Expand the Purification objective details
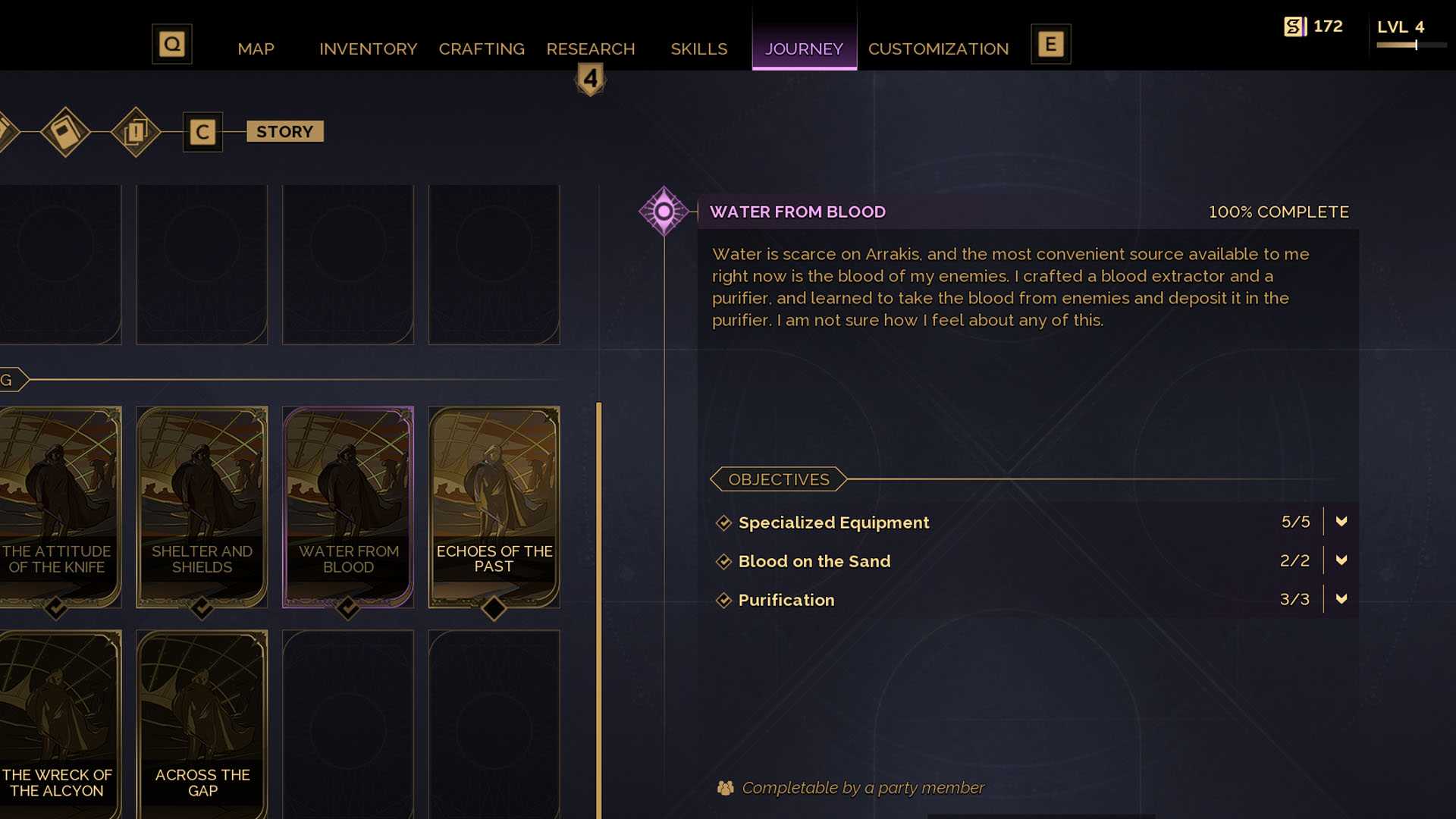 pos(1341,599)
